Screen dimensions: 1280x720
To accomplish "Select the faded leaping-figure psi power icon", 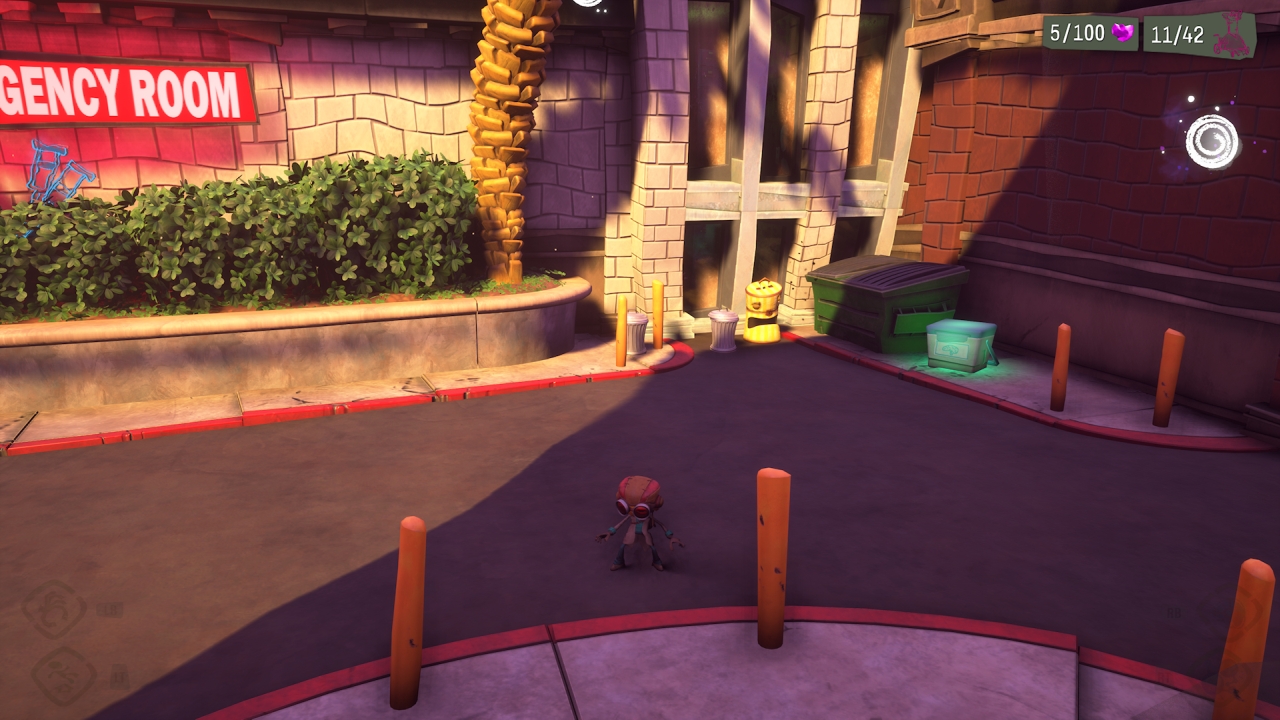I will [x=63, y=675].
